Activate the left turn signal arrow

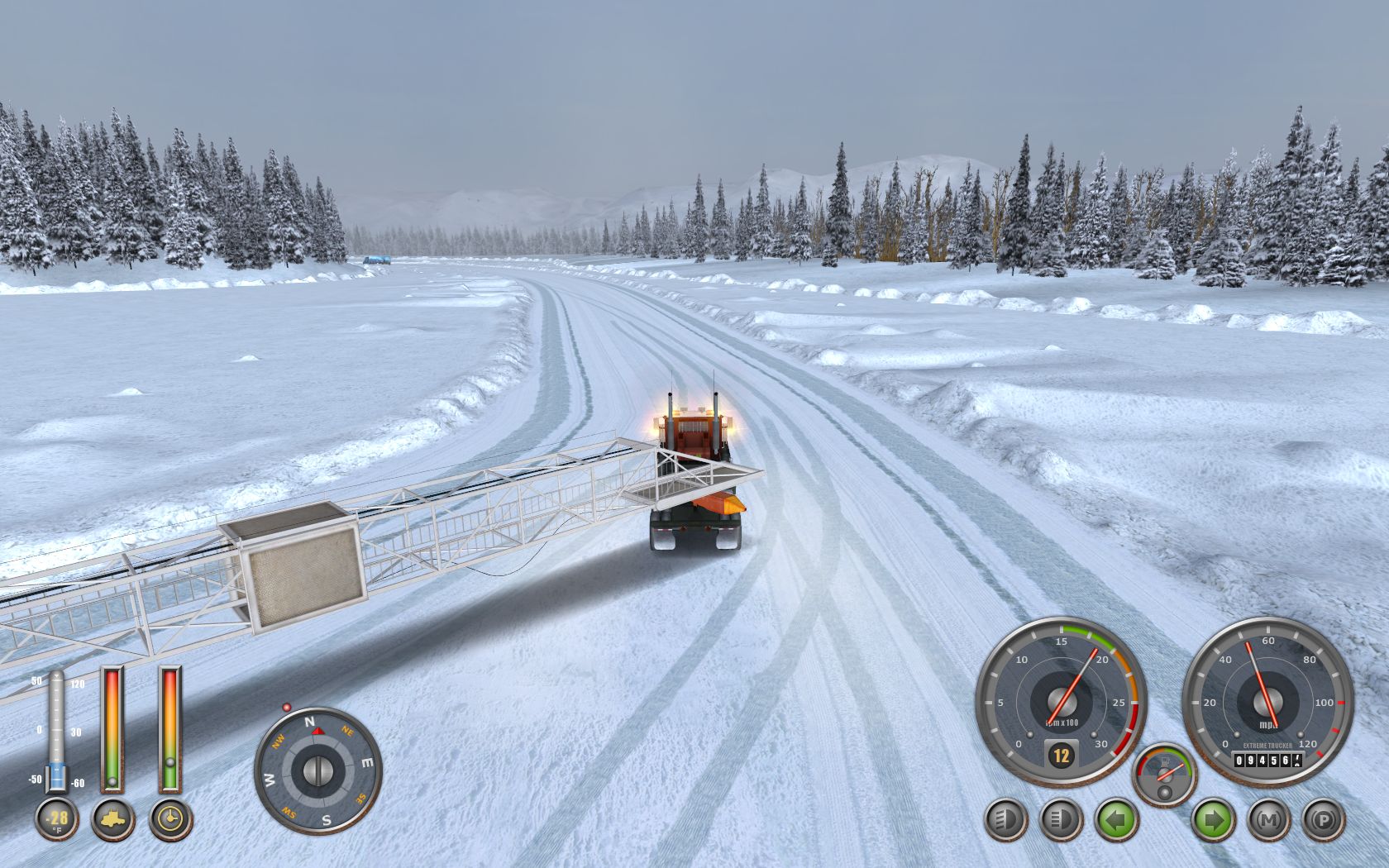click(x=1116, y=821)
